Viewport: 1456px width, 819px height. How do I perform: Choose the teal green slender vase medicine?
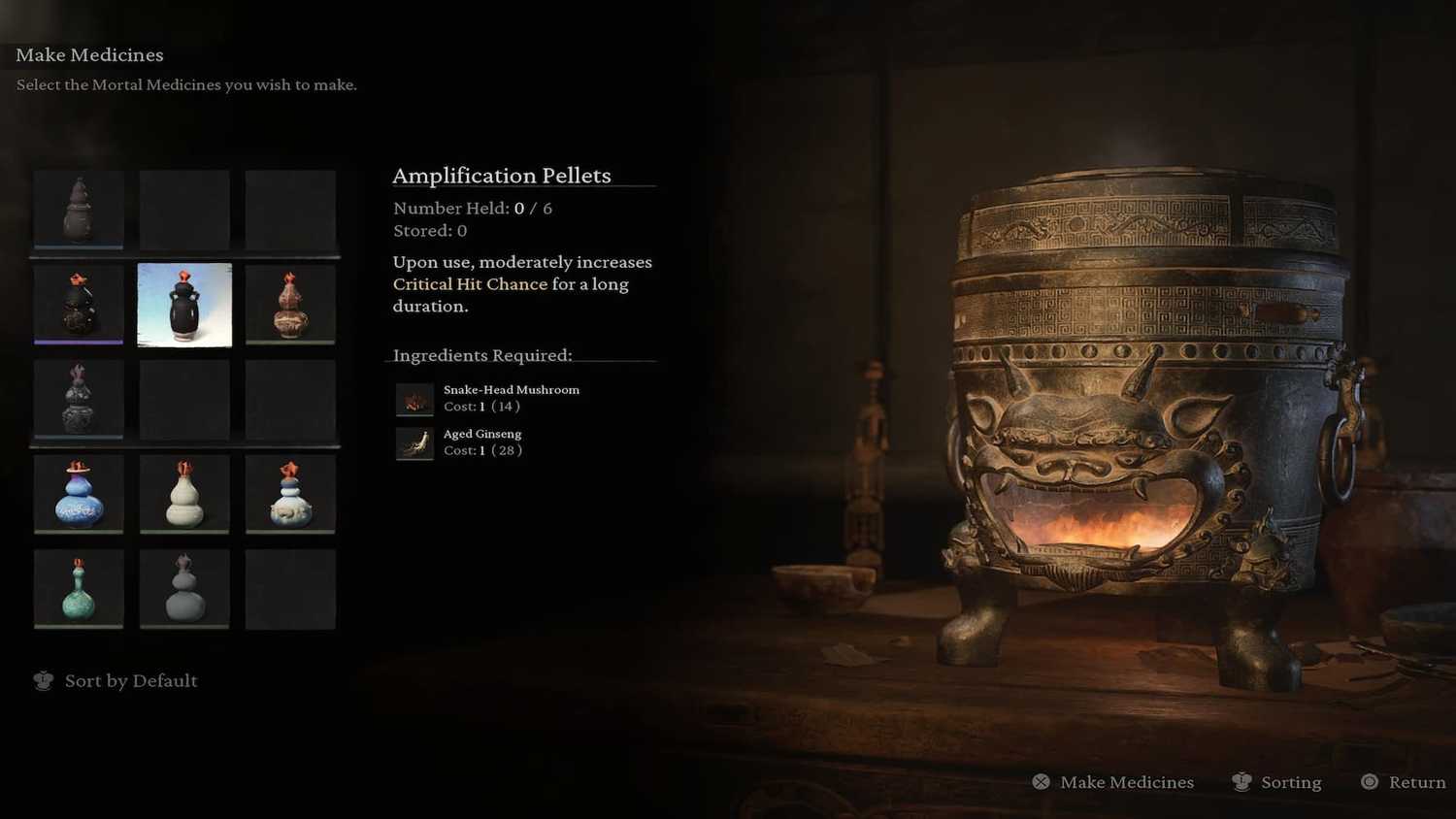[79, 589]
